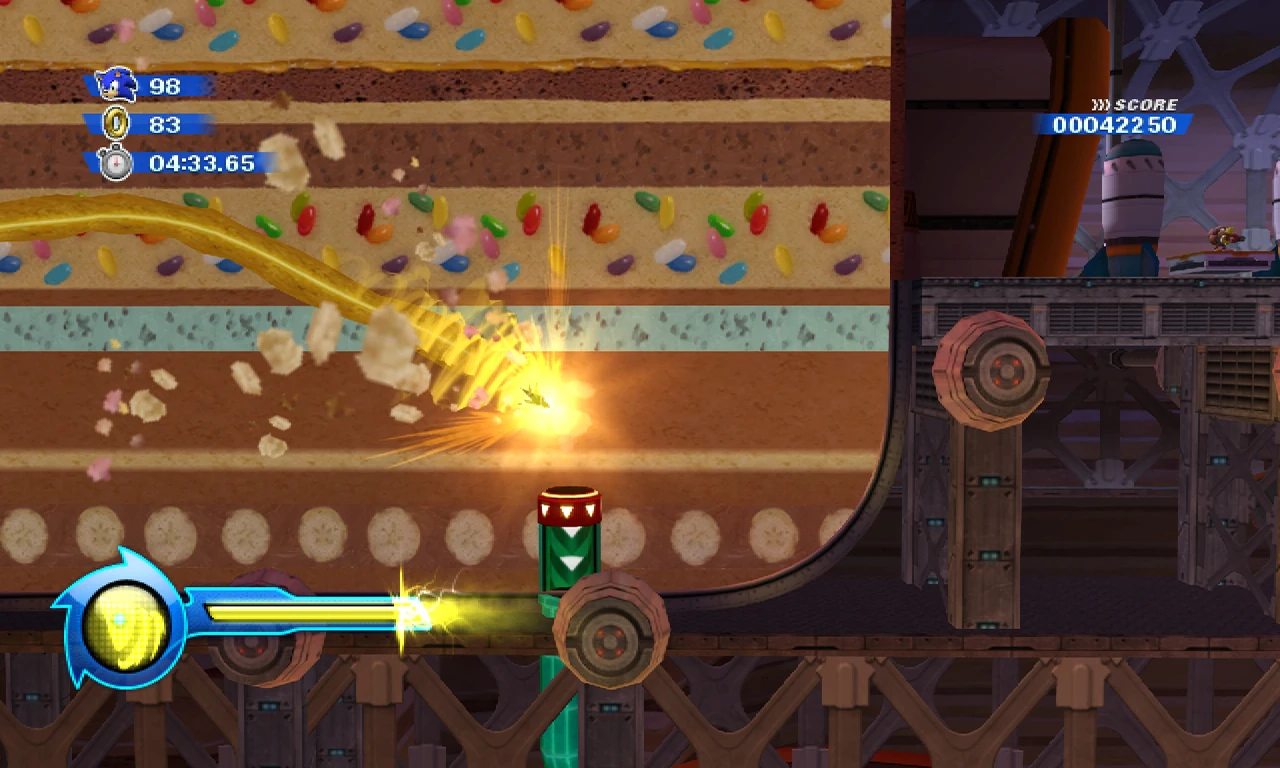Activate the yellow Drill Wisp power icon

tap(122, 624)
